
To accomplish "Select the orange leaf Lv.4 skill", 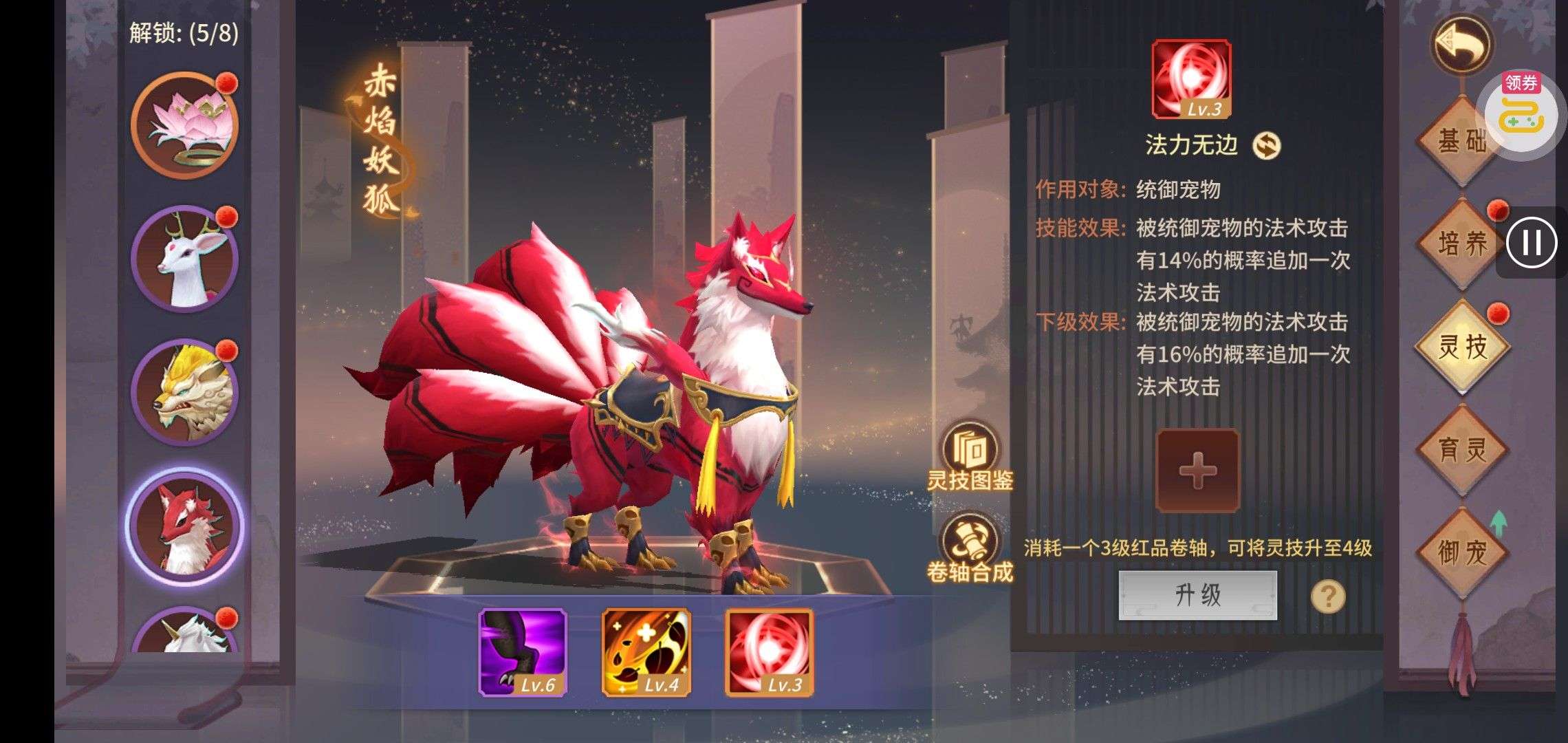I will (x=646, y=652).
